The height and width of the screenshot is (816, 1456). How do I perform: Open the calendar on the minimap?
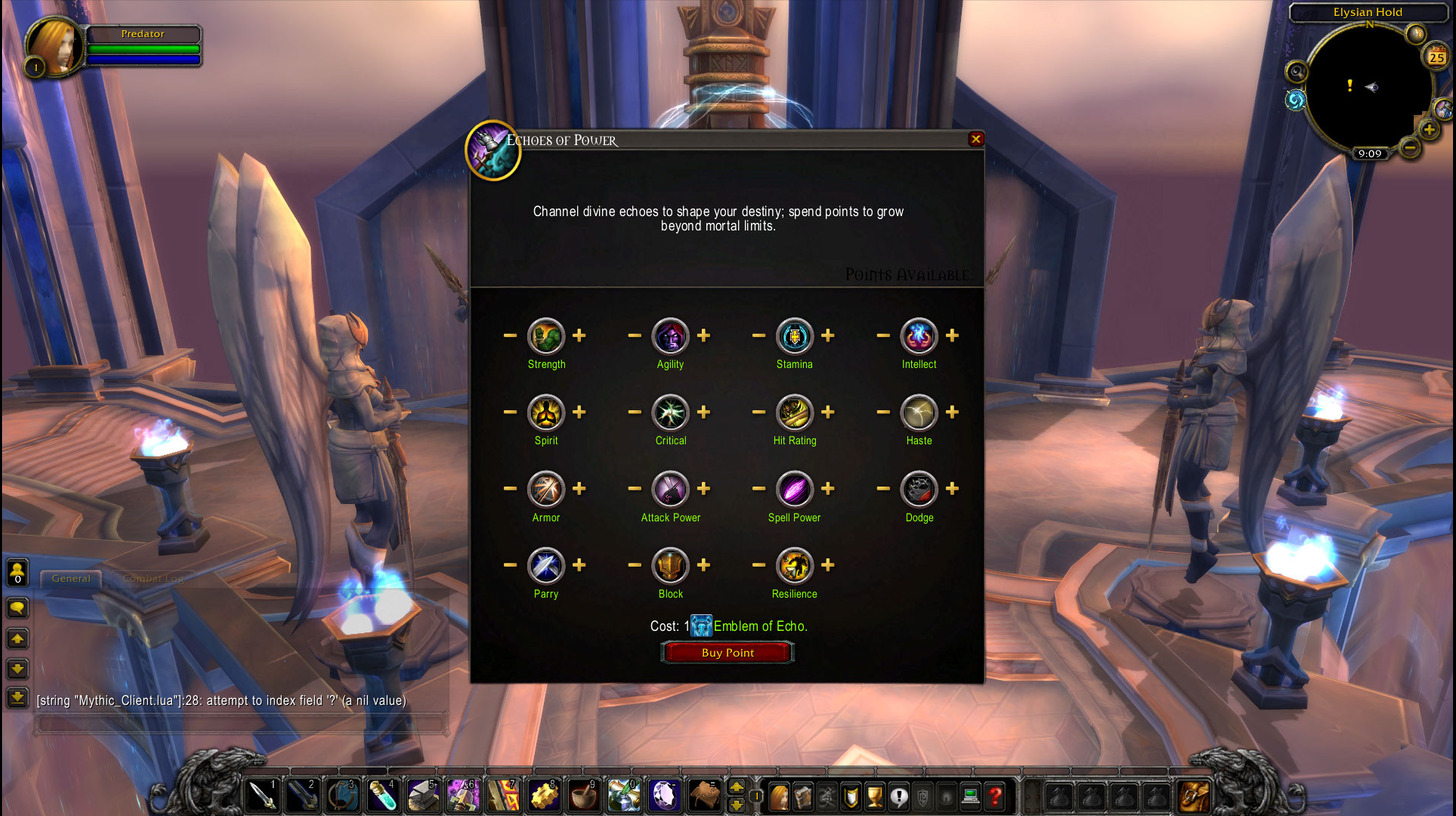(1436, 56)
